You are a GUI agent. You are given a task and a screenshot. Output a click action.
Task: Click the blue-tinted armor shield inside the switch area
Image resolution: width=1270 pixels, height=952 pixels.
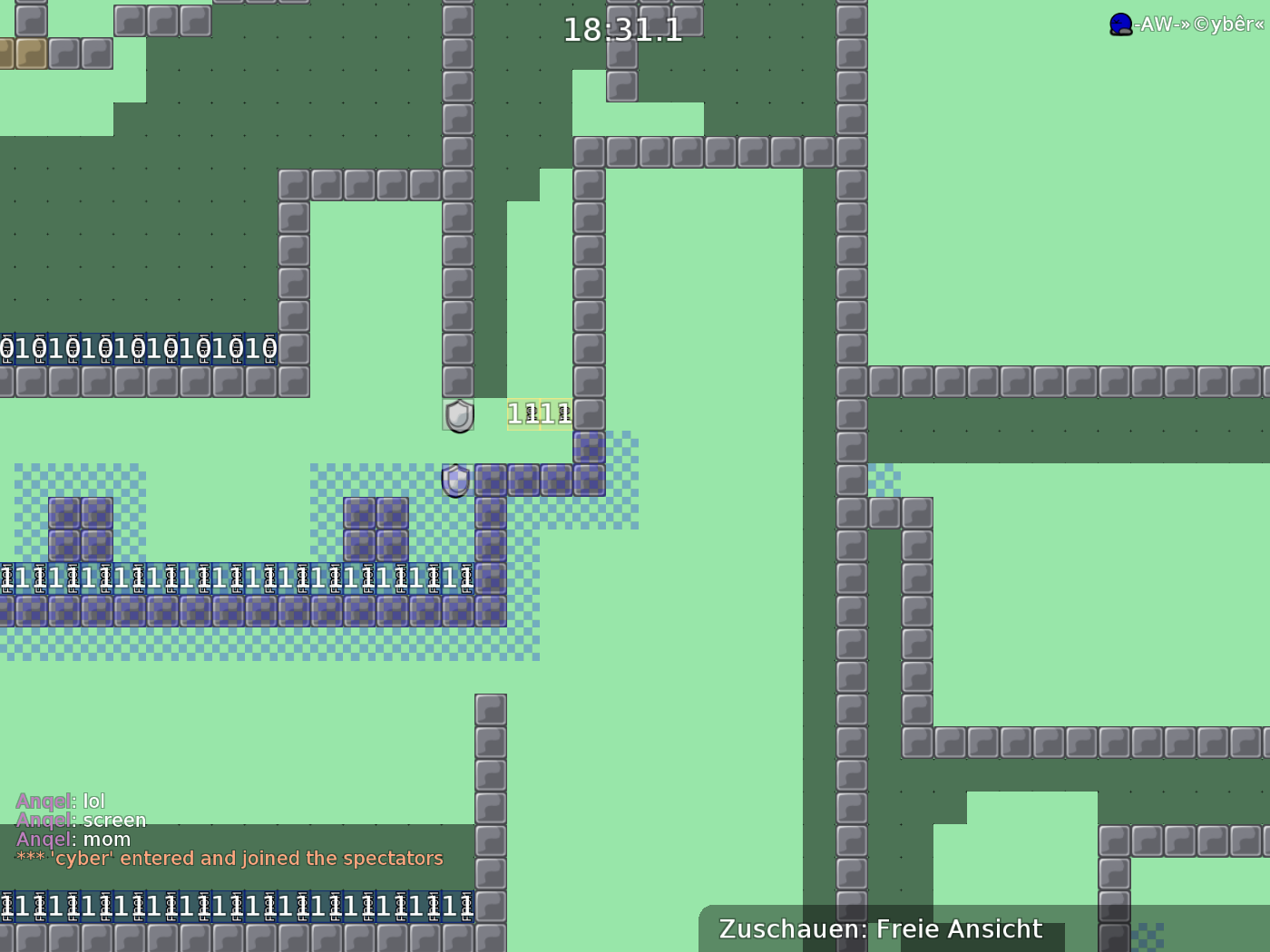coord(454,481)
